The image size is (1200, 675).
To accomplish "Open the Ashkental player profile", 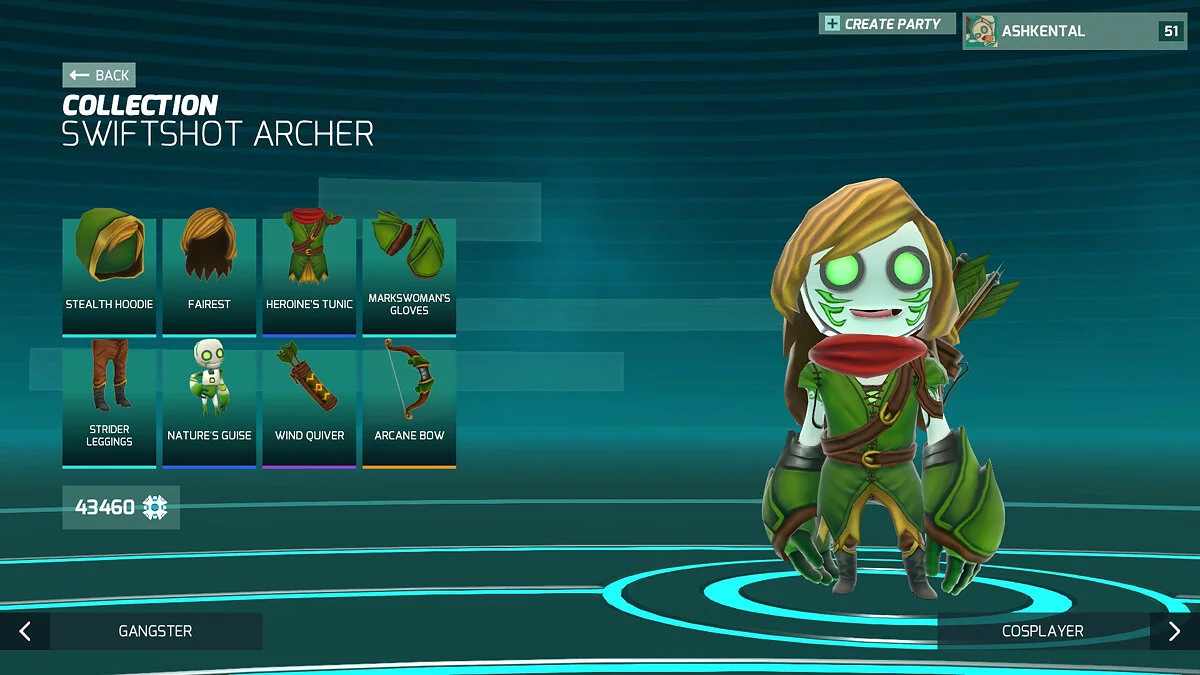I will tap(1074, 31).
